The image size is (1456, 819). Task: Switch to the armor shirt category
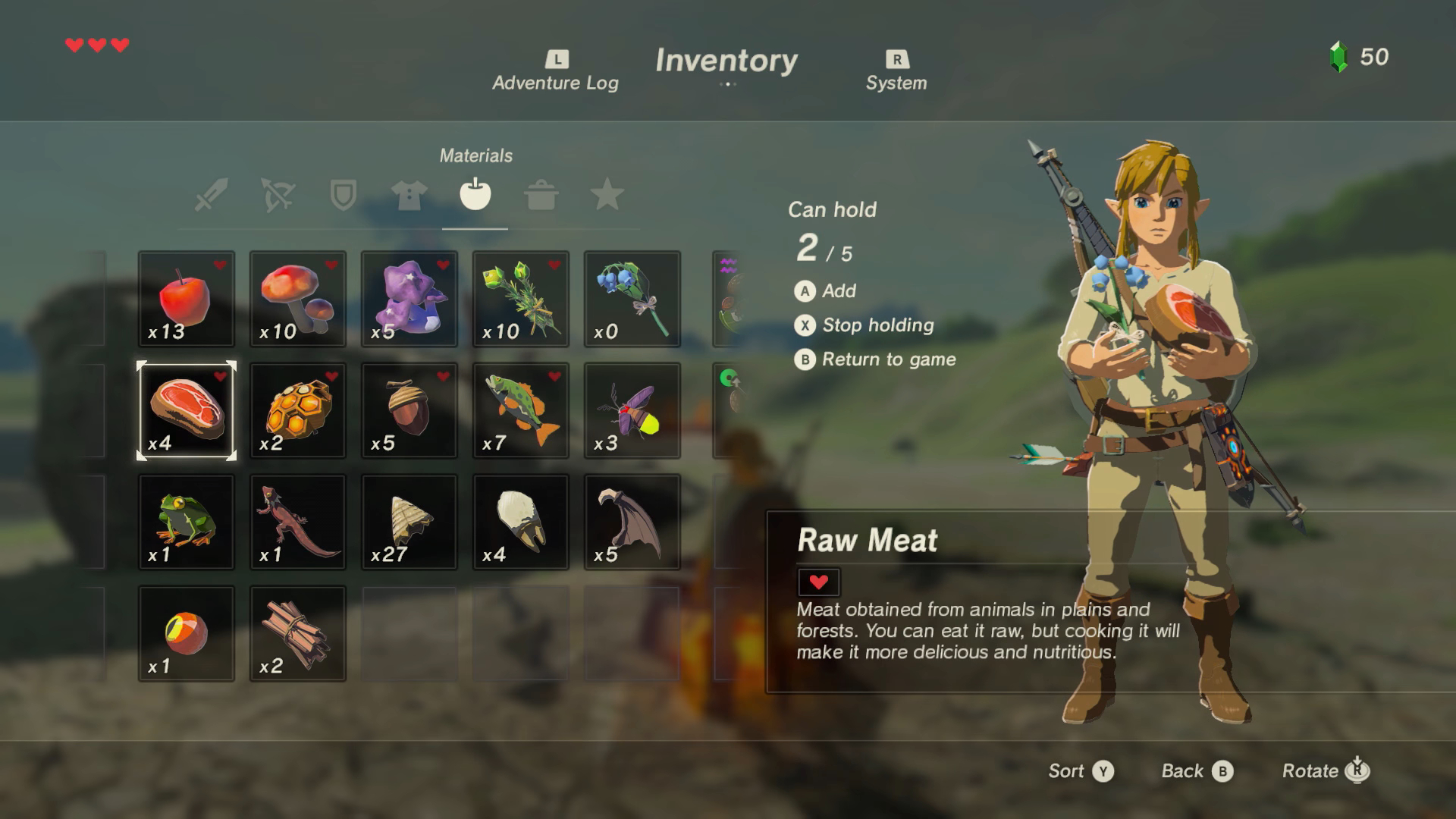coord(409,195)
